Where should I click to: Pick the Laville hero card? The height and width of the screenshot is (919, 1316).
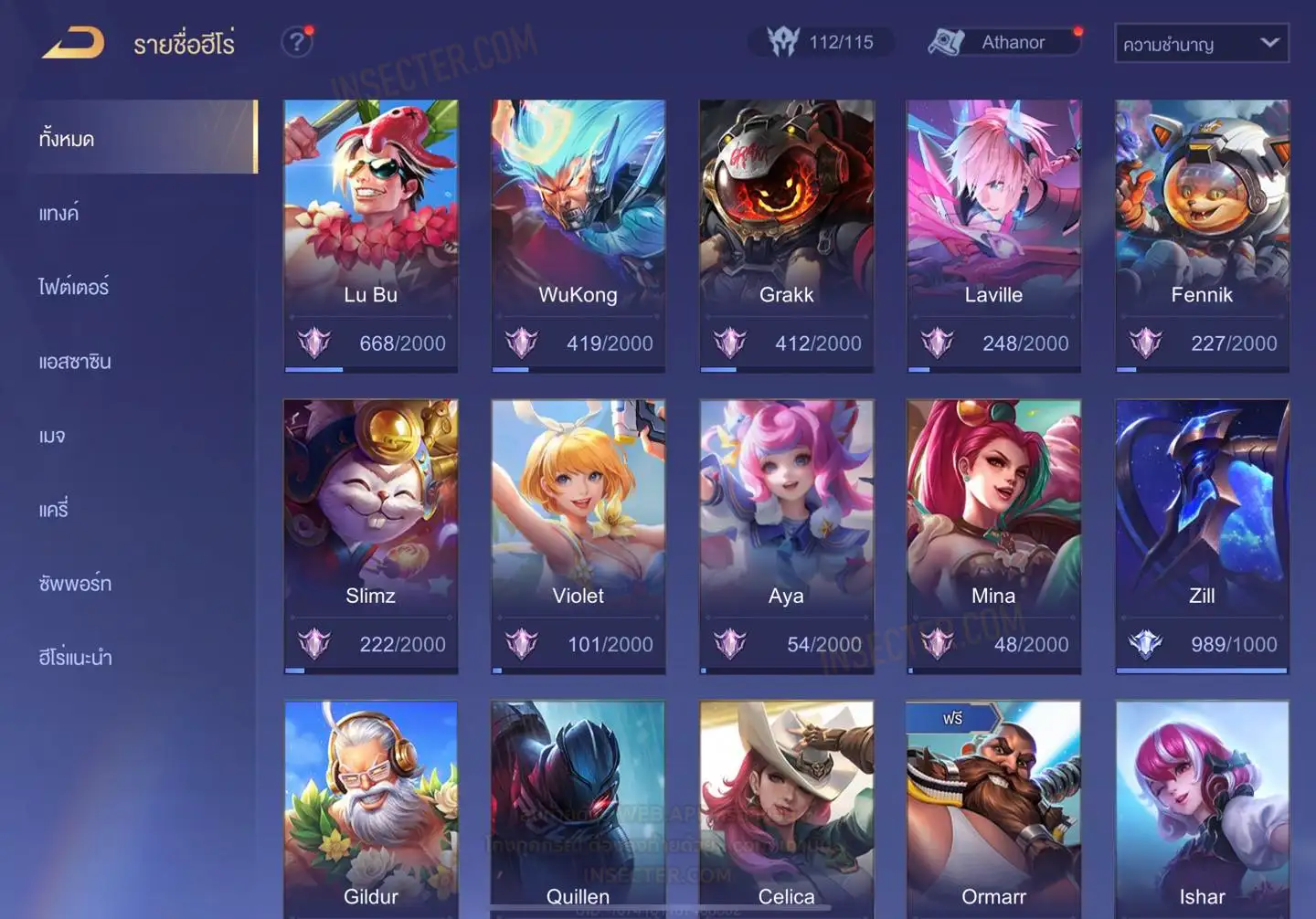[x=993, y=235]
